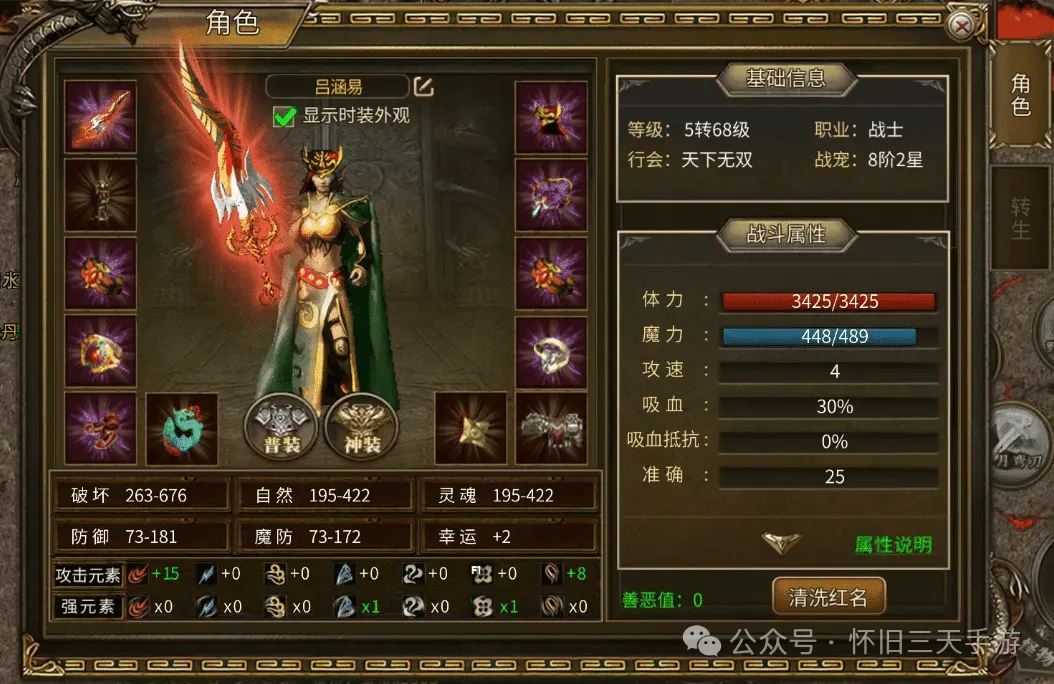Expand attributes with the down arrow
Viewport: 1054px width, 684px height.
point(781,542)
